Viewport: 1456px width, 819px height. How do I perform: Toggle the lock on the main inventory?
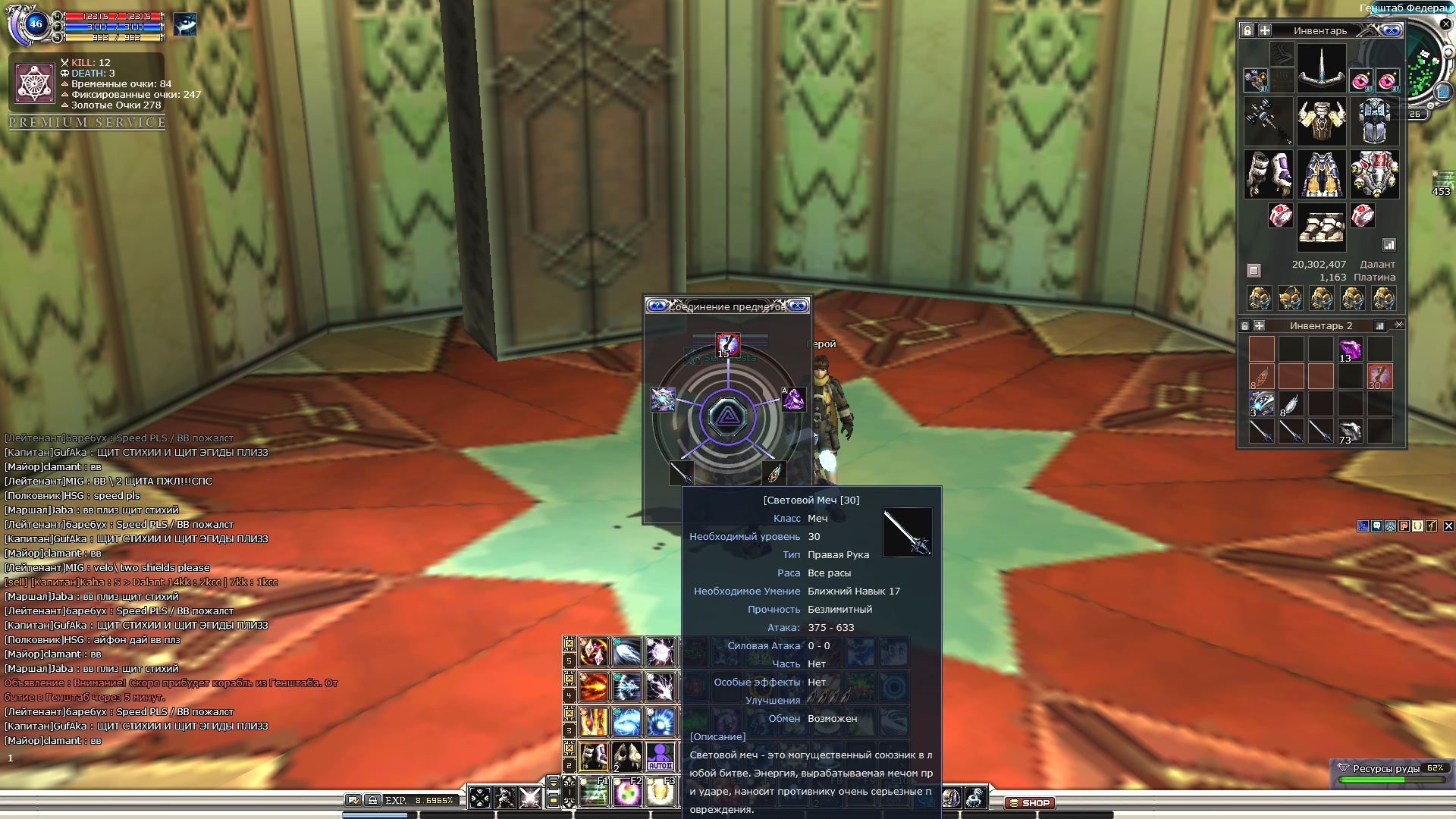coord(1247,30)
